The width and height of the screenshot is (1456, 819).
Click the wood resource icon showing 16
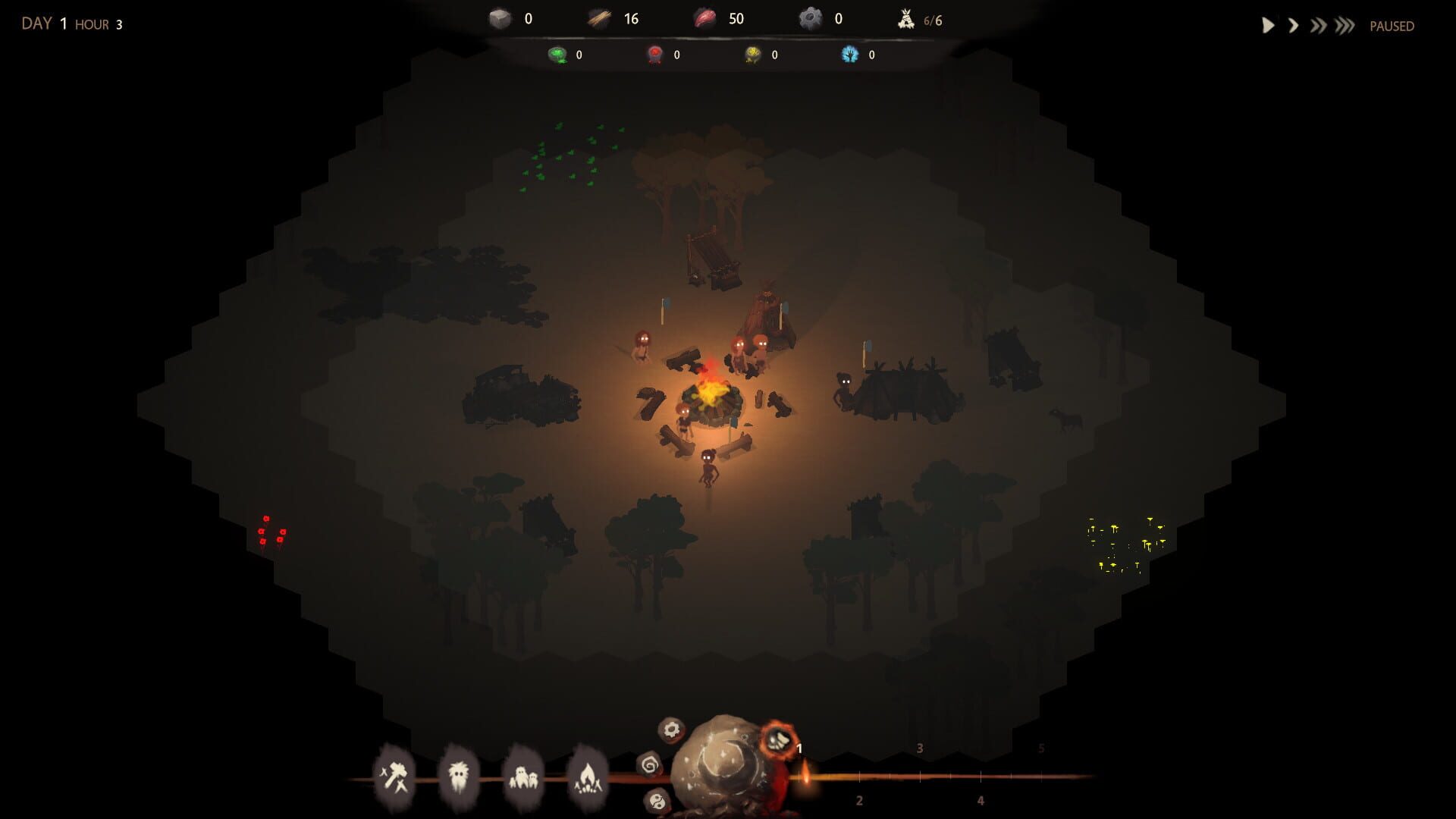(x=598, y=17)
